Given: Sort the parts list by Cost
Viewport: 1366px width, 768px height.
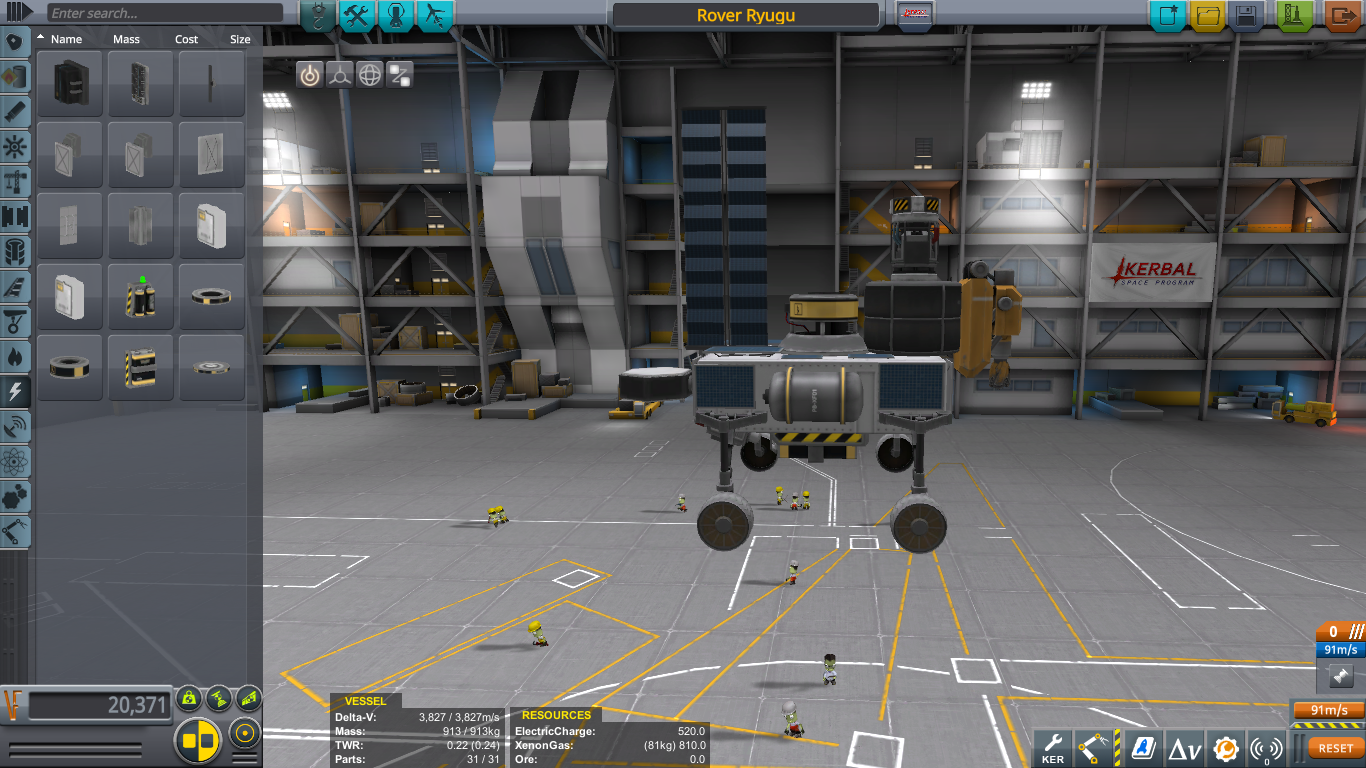Looking at the screenshot, I should click(x=186, y=39).
